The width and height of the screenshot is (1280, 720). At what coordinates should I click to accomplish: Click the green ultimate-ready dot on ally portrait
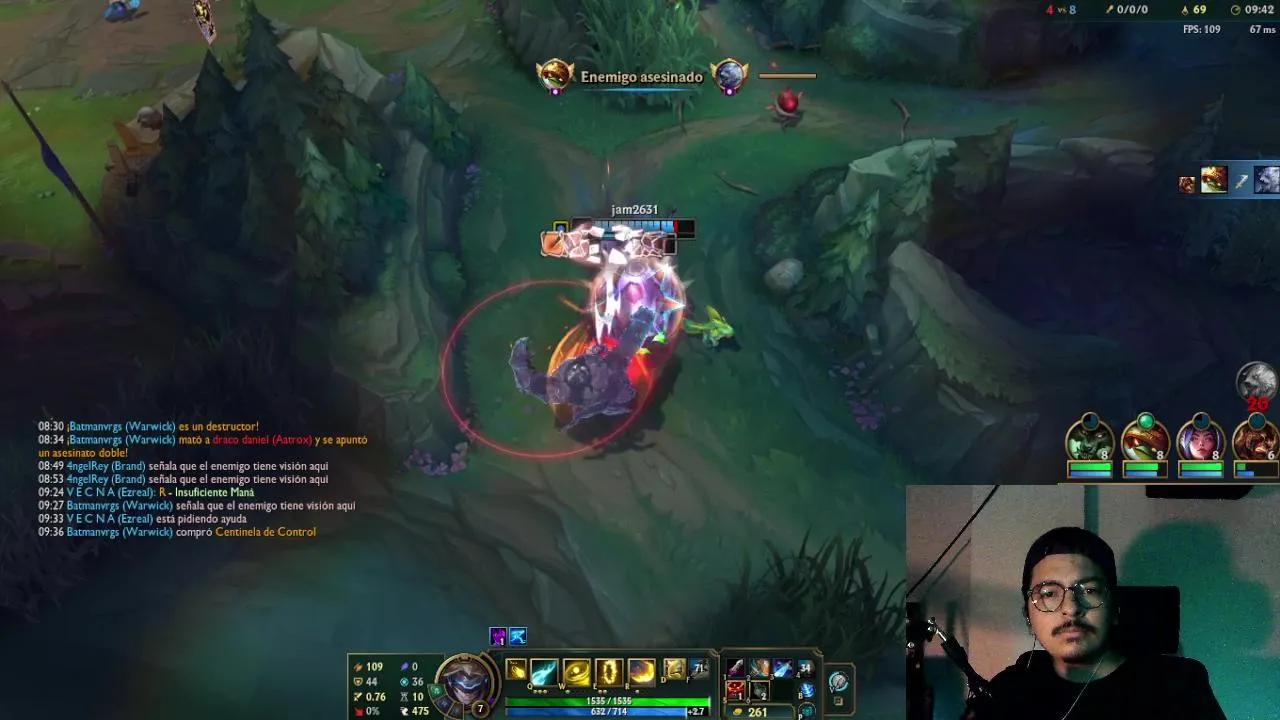point(1146,420)
